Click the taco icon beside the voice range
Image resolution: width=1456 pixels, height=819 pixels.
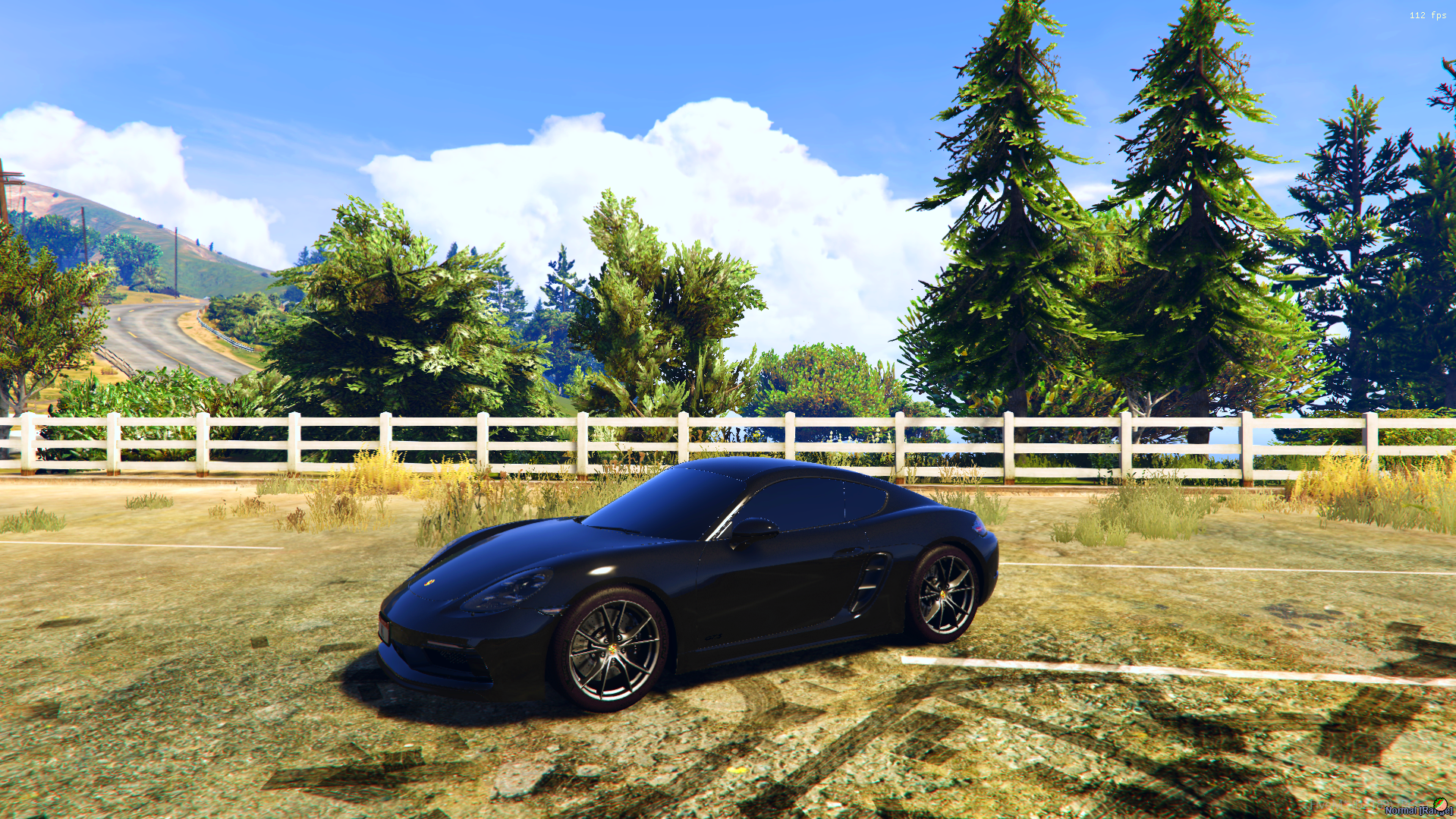pos(1439,805)
